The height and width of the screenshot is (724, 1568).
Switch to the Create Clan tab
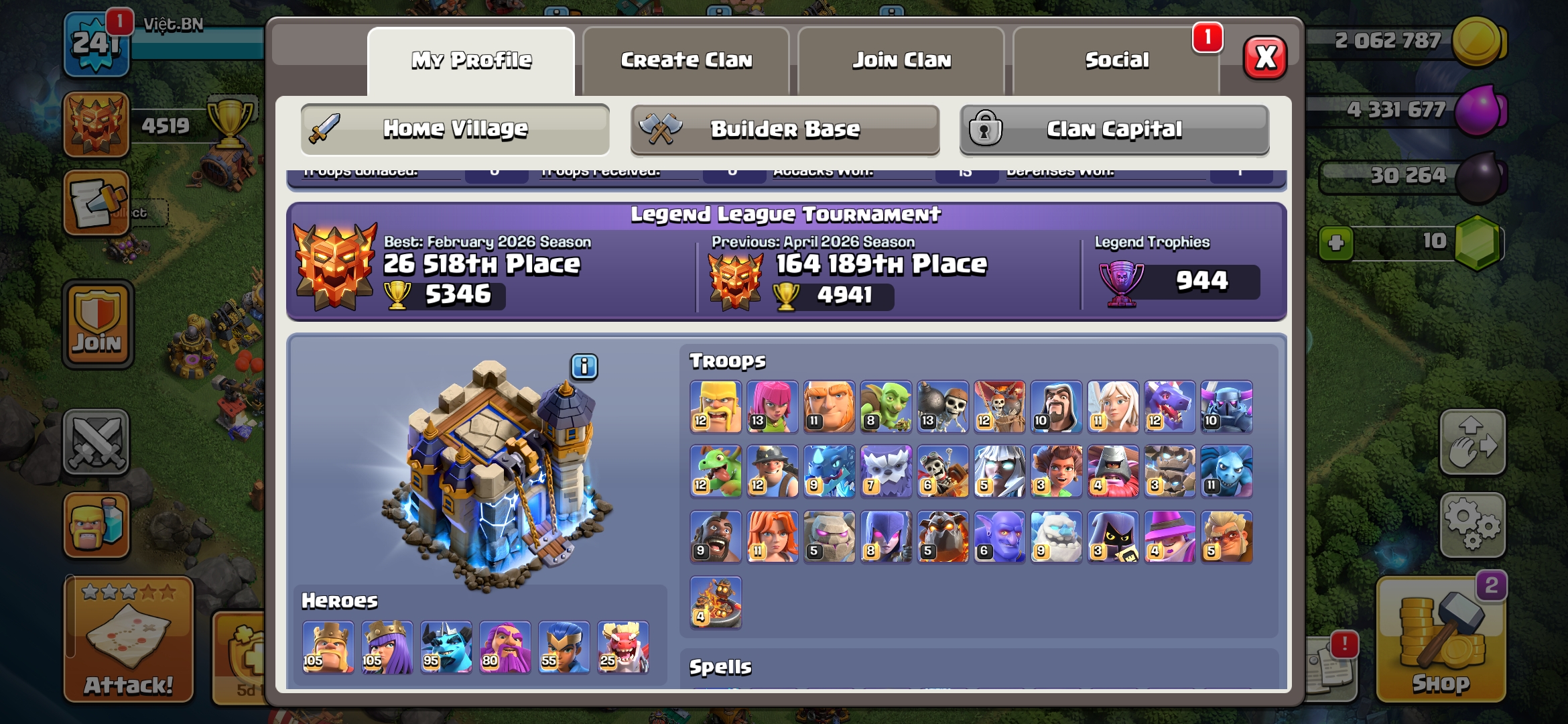point(686,60)
